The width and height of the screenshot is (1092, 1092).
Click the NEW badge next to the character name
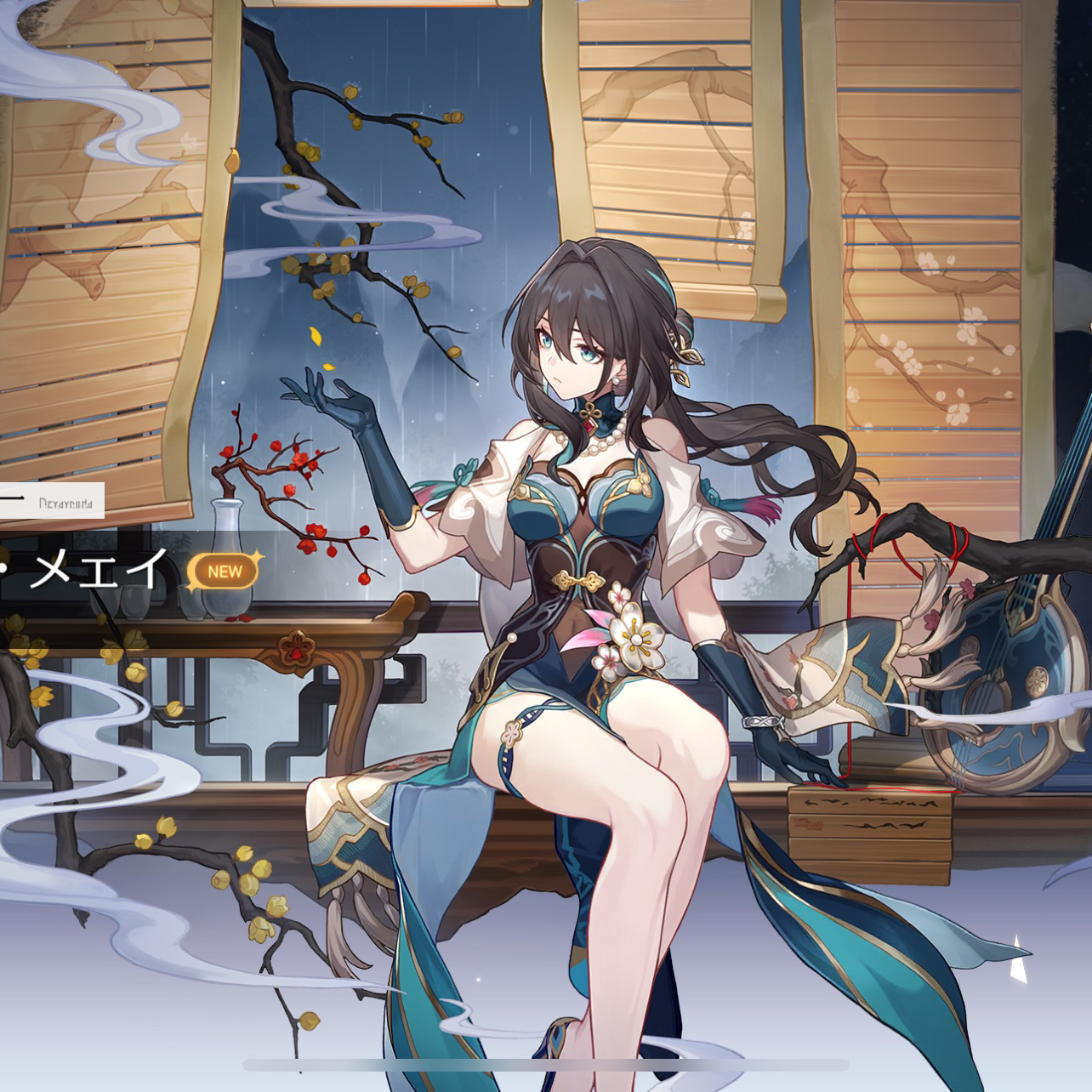point(223,572)
